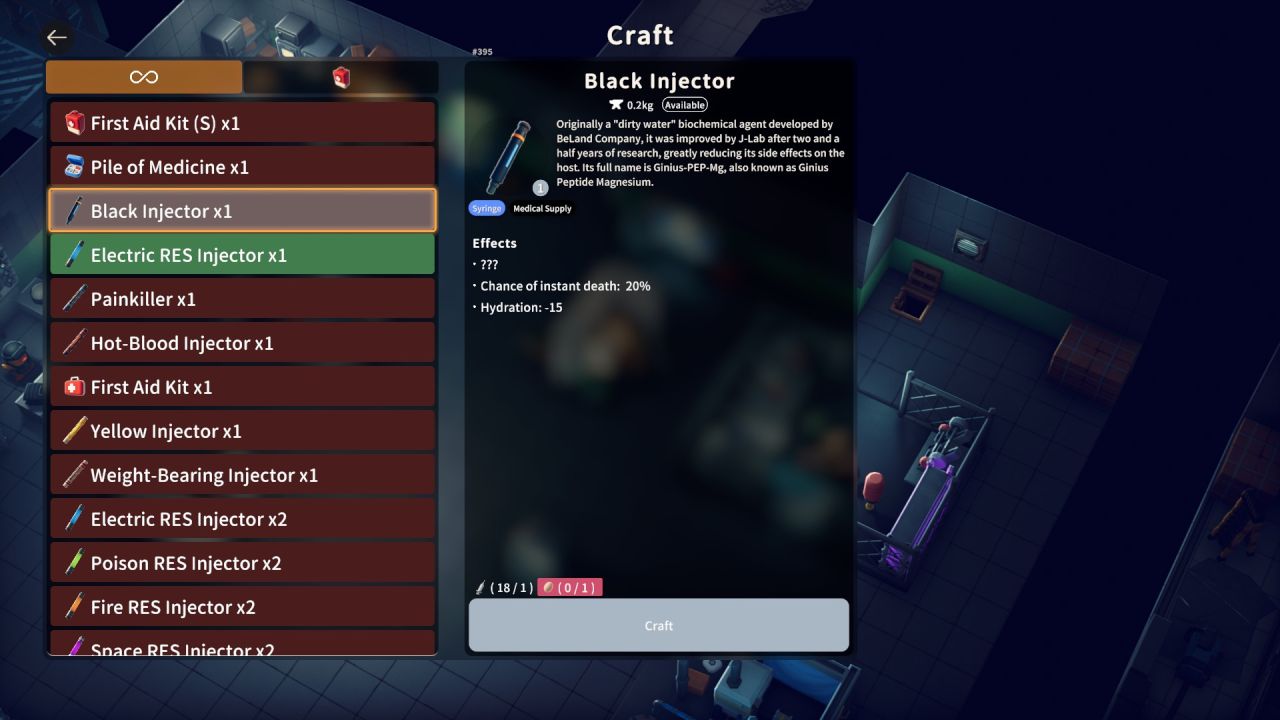Switch to the infinity crafting tab

pyautogui.click(x=142, y=76)
